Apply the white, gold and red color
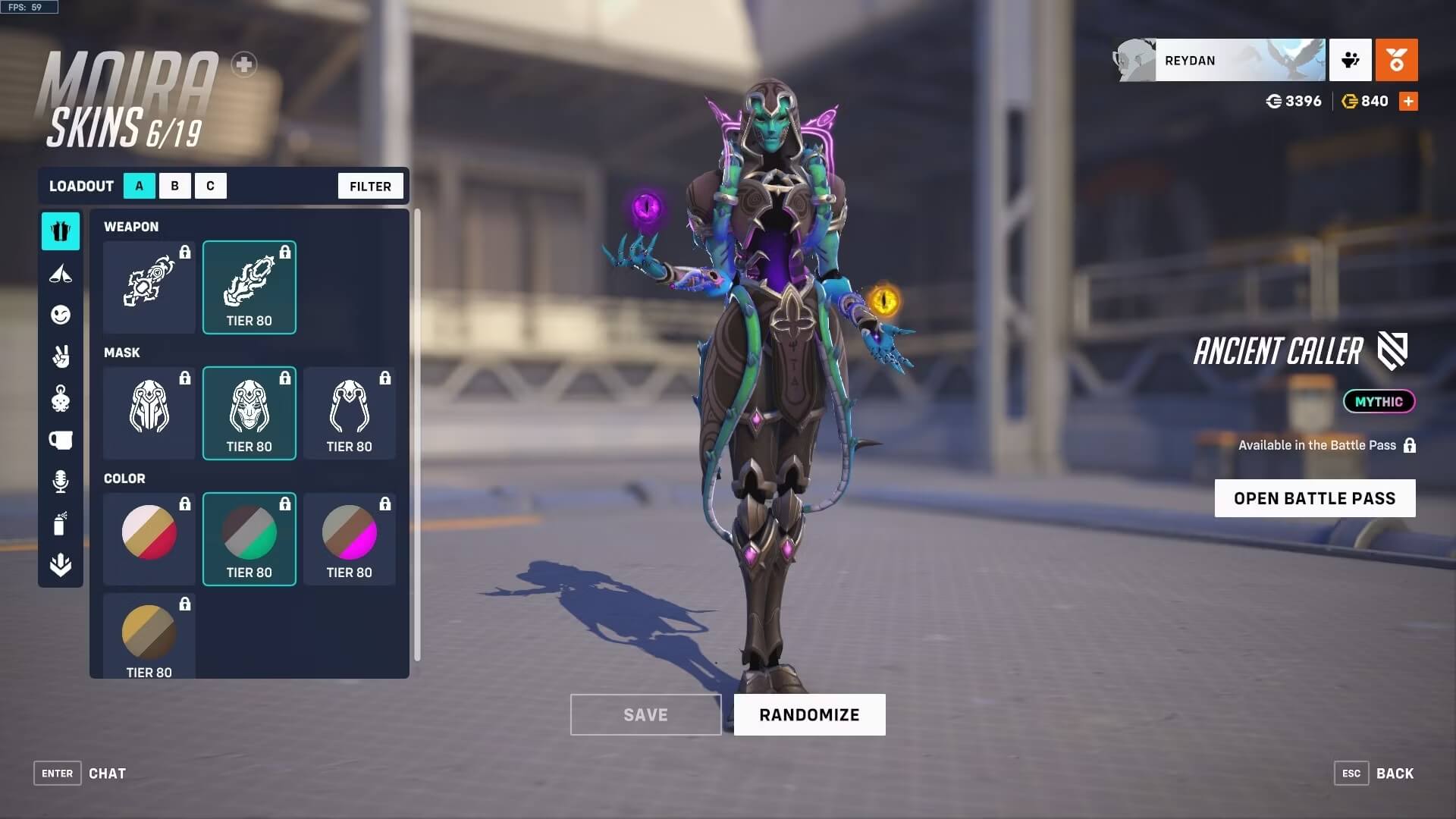 pos(149,539)
